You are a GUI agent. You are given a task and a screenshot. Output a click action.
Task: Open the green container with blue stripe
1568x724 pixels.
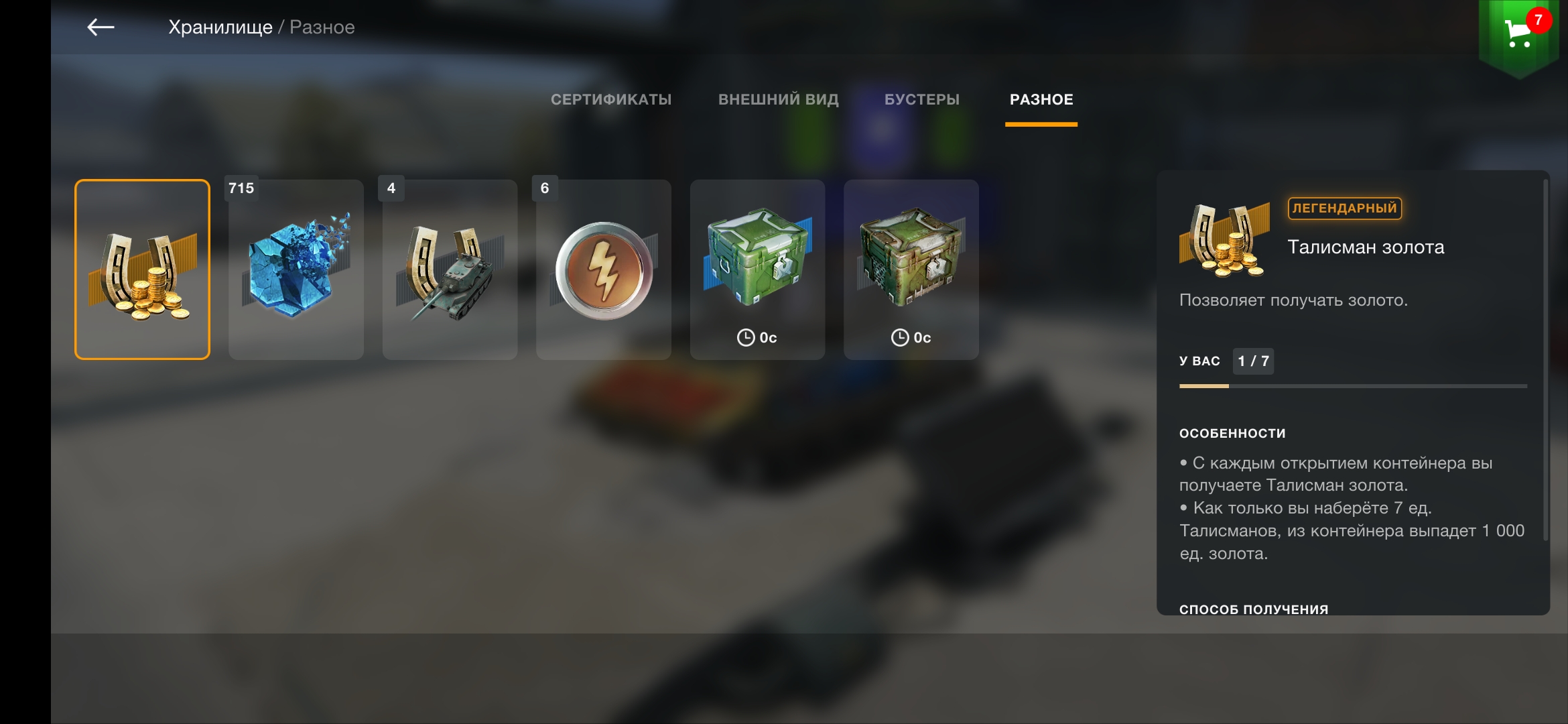click(757, 269)
